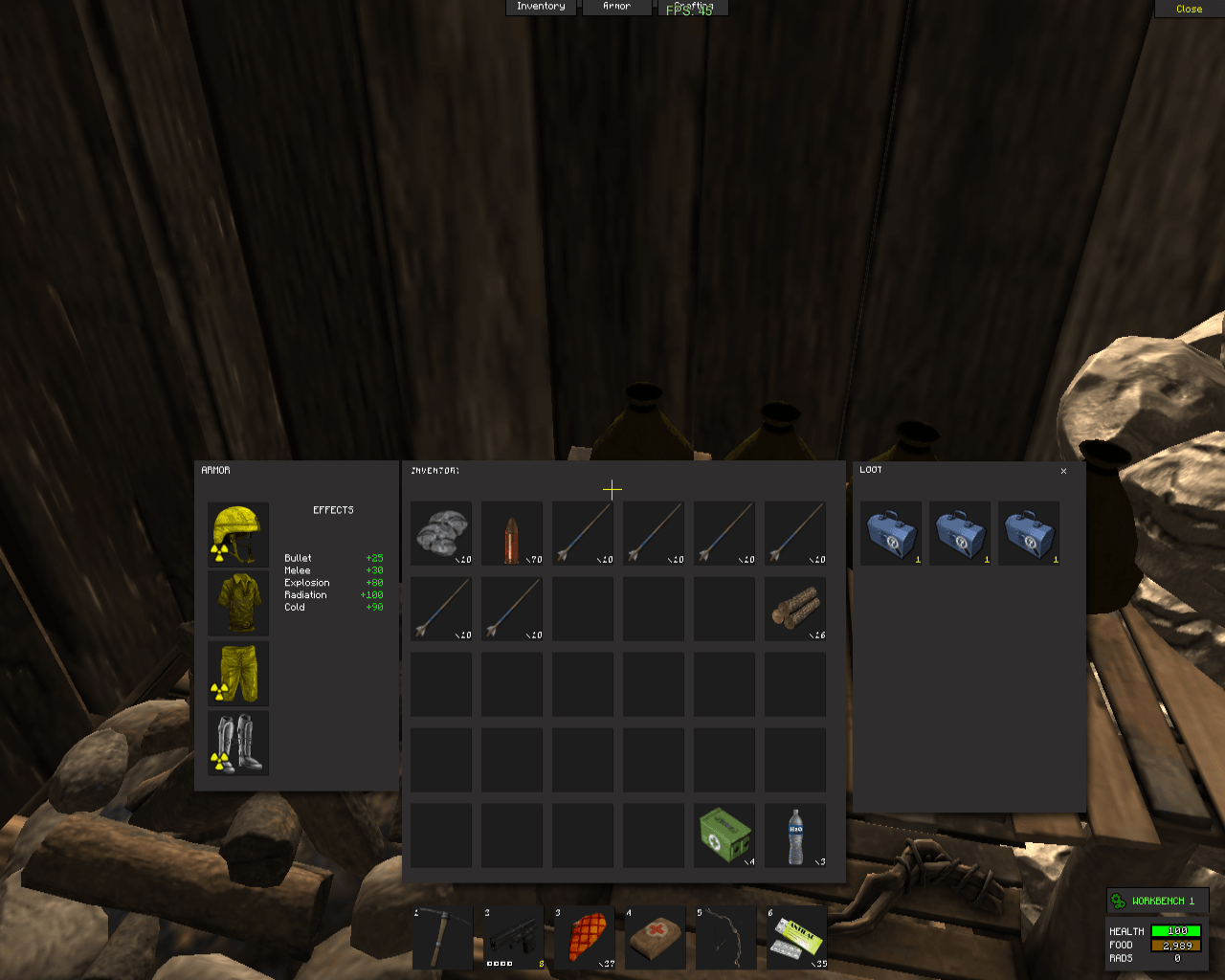Equip the pistol from the hotbar
This screenshot has height=980, width=1225.
click(514, 938)
